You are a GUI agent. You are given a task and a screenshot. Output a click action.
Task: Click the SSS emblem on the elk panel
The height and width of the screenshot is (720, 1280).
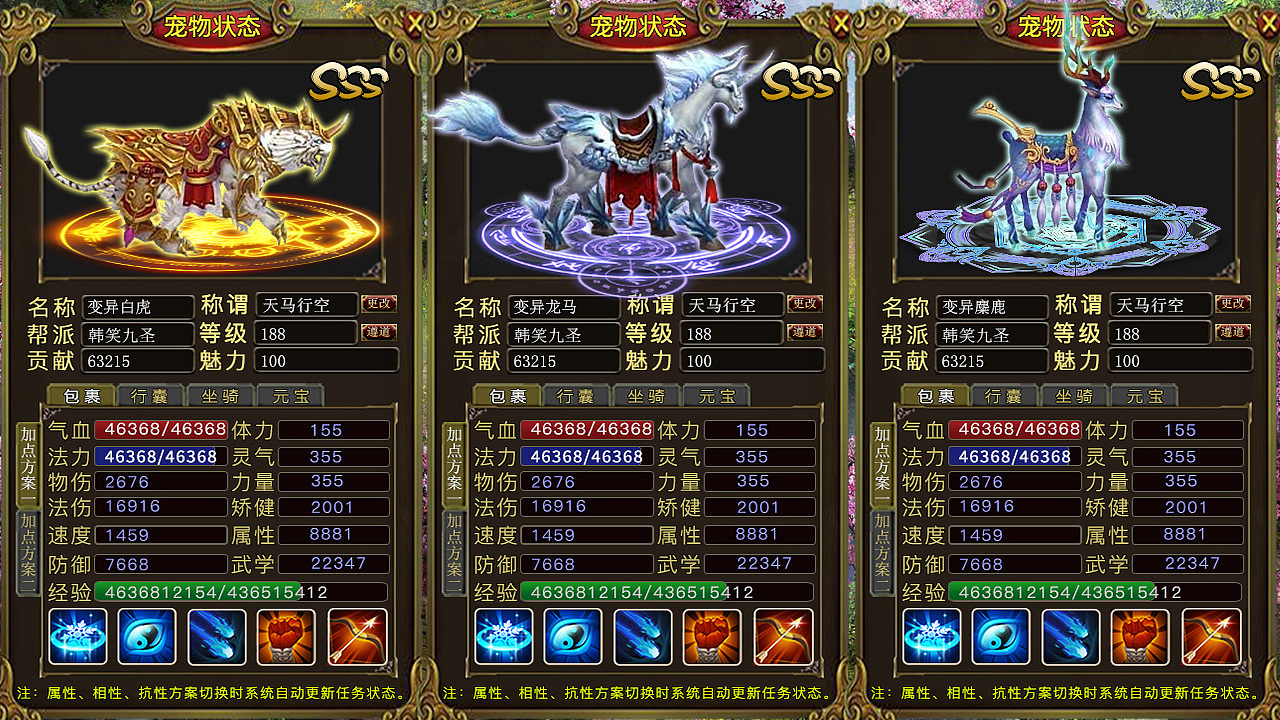click(1218, 82)
